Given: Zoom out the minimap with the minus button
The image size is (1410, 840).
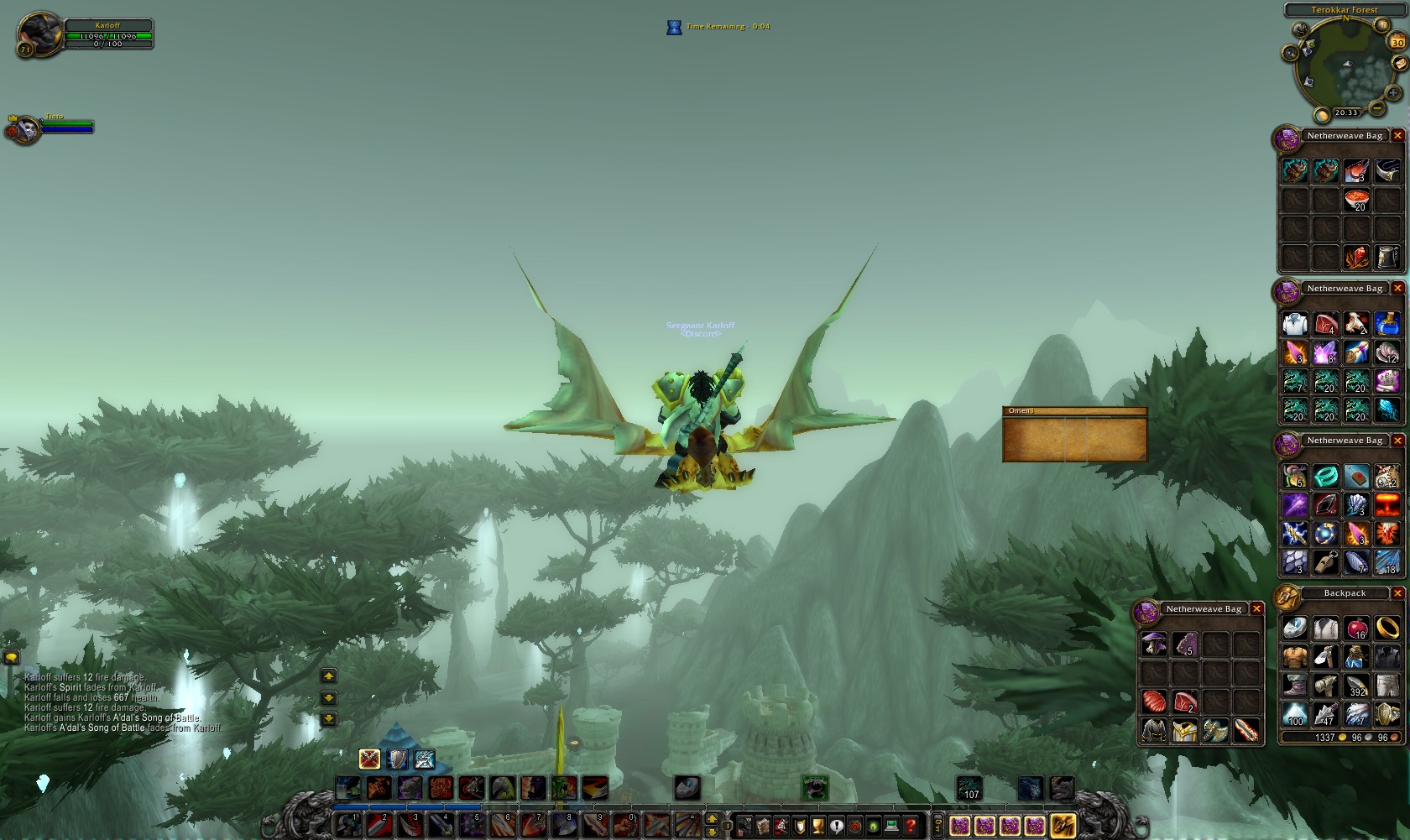Looking at the screenshot, I should coord(1377,108).
